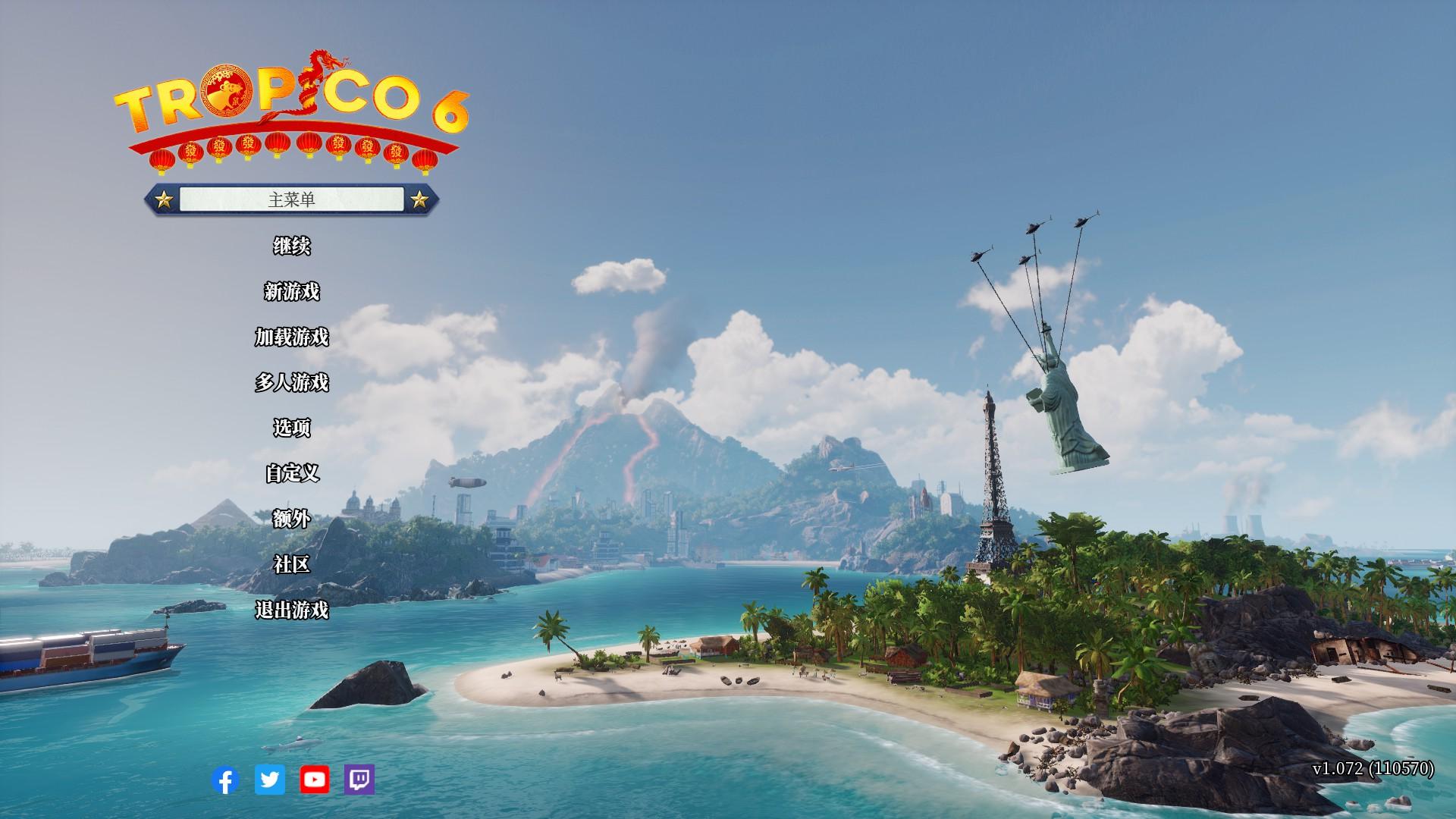This screenshot has height=819, width=1456.
Task: Click the Twitter bird icon
Action: pyautogui.click(x=270, y=780)
